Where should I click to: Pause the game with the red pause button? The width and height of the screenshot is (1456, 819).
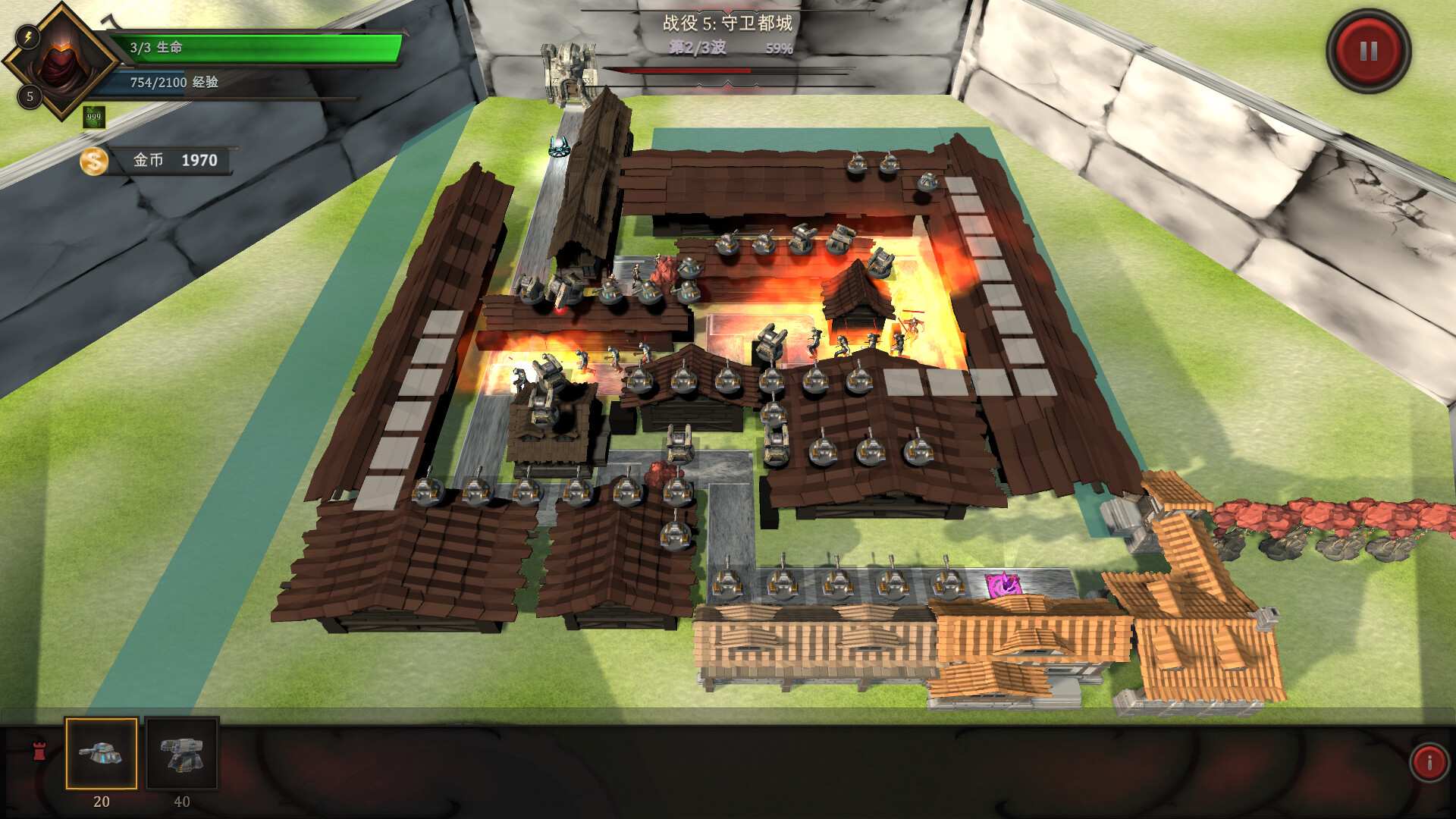(1367, 52)
